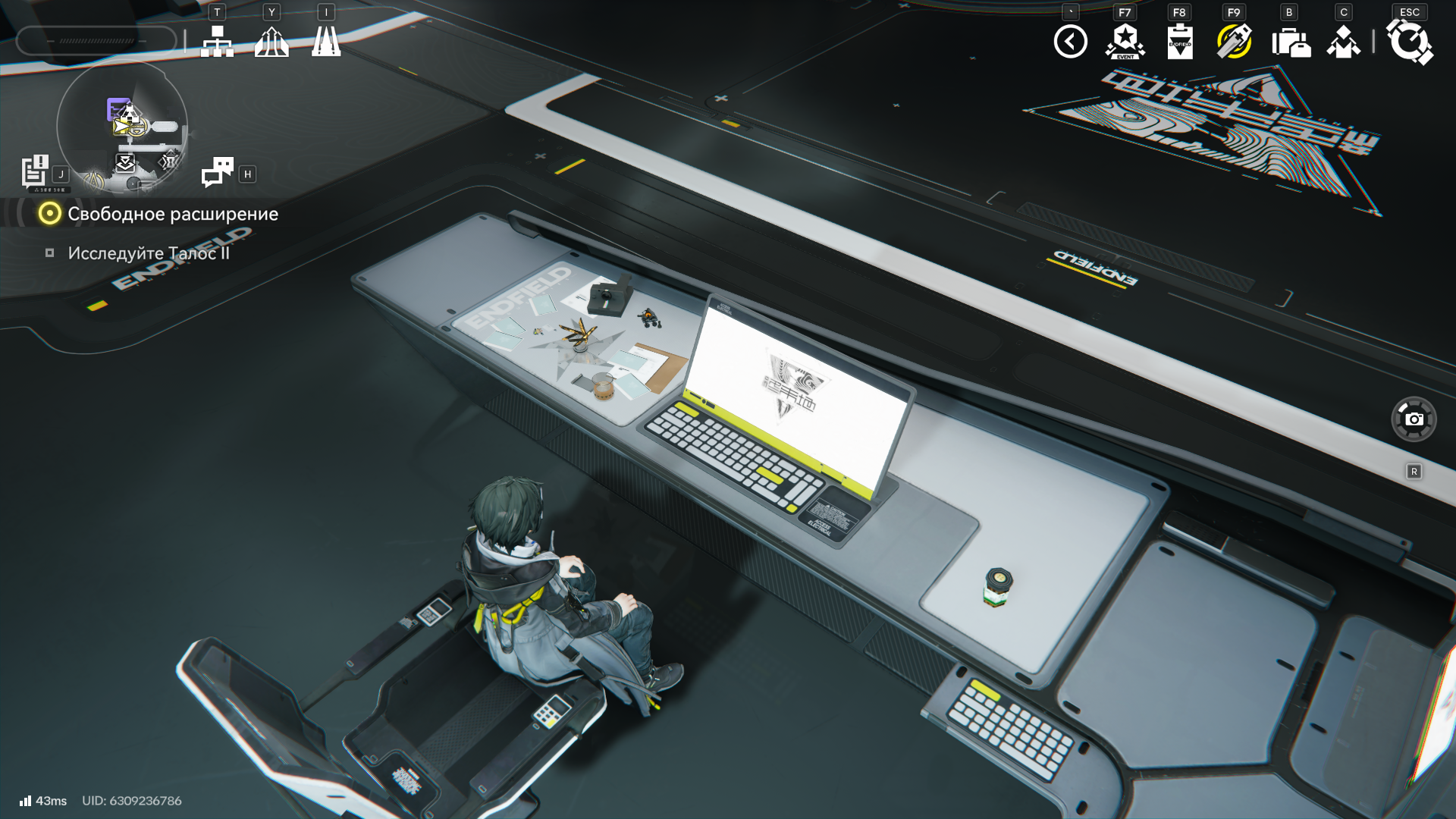Expand the circular minimap
The width and height of the screenshot is (1456, 819).
point(122,127)
